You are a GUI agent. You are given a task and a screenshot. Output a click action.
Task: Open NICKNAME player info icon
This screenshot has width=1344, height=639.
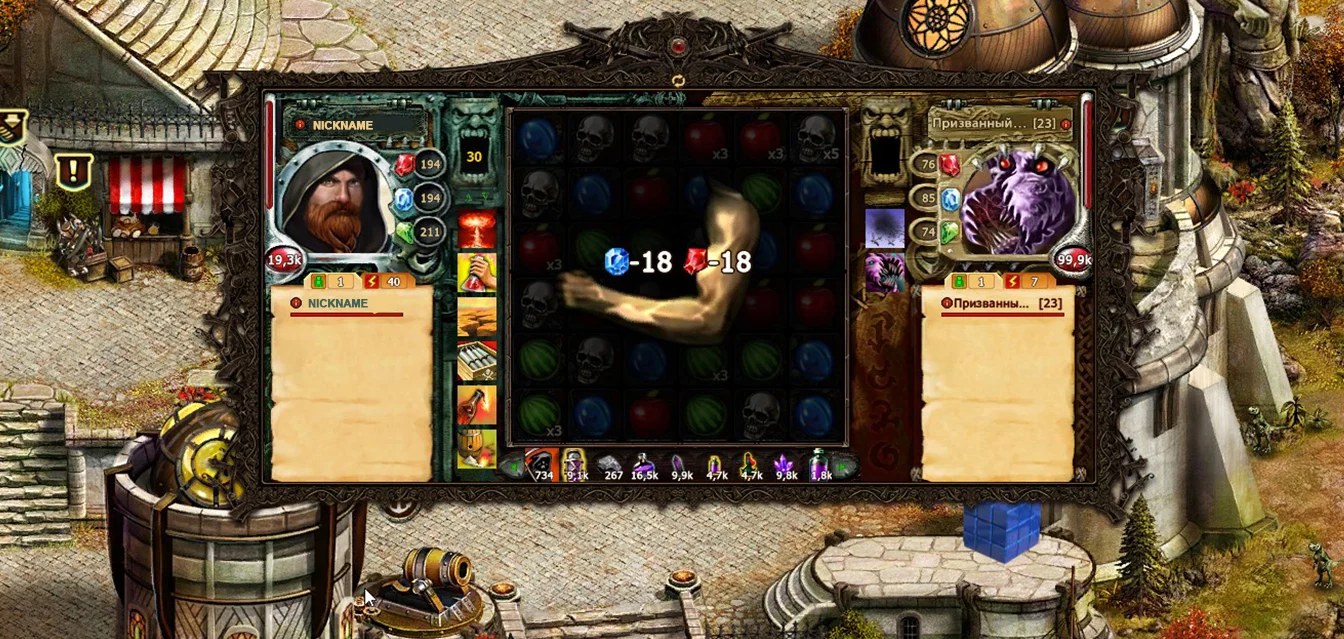click(x=299, y=125)
